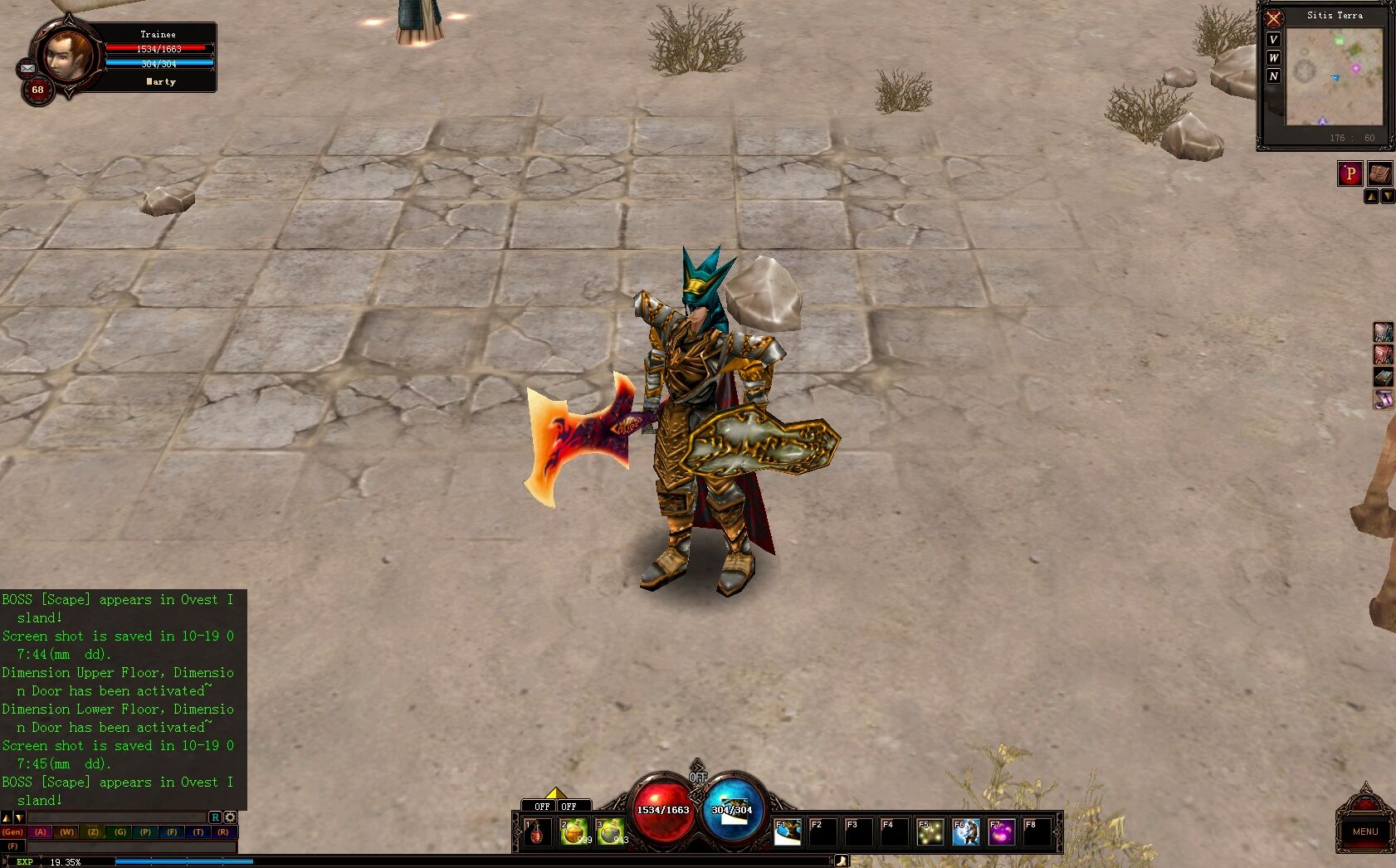The image size is (1396, 868).
Task: Use the red potion in slot 1
Action: coord(538,832)
